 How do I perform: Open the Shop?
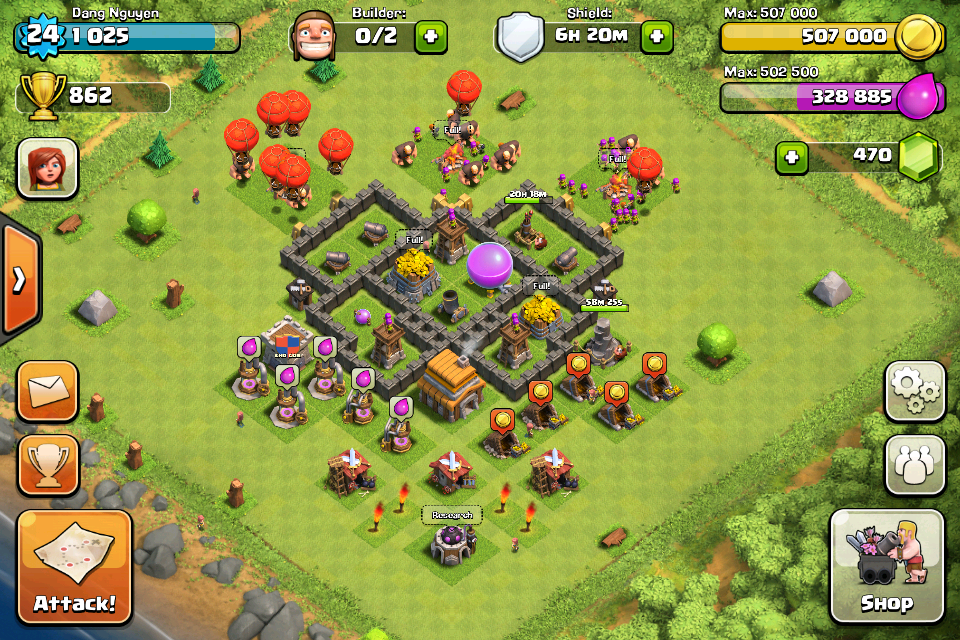(x=886, y=566)
